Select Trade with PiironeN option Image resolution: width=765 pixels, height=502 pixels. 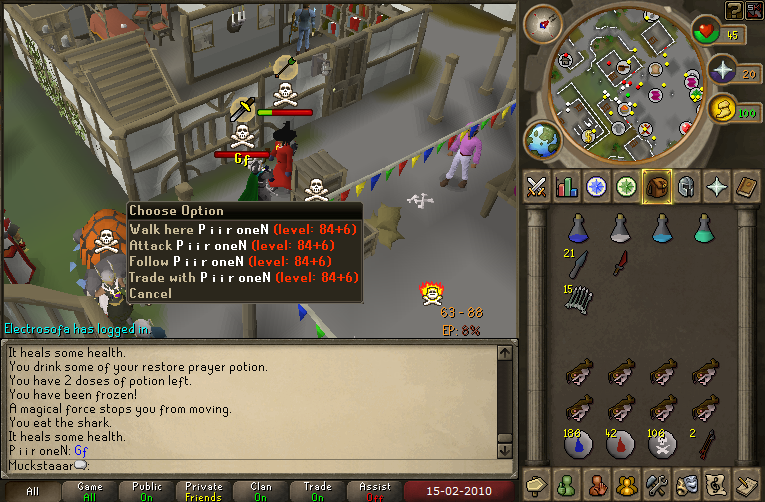point(244,277)
